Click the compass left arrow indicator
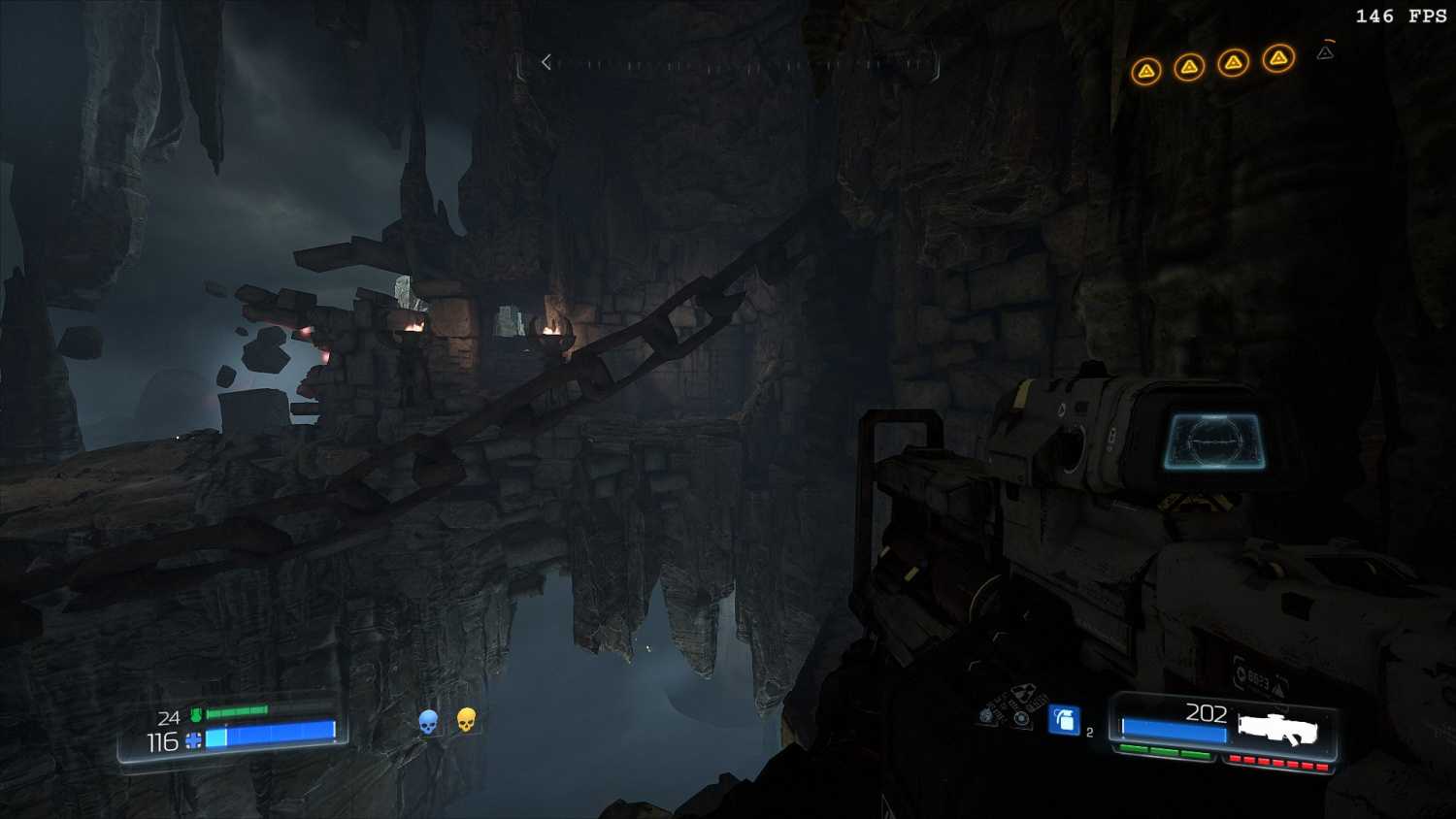Image resolution: width=1456 pixels, height=819 pixels. pos(546,62)
